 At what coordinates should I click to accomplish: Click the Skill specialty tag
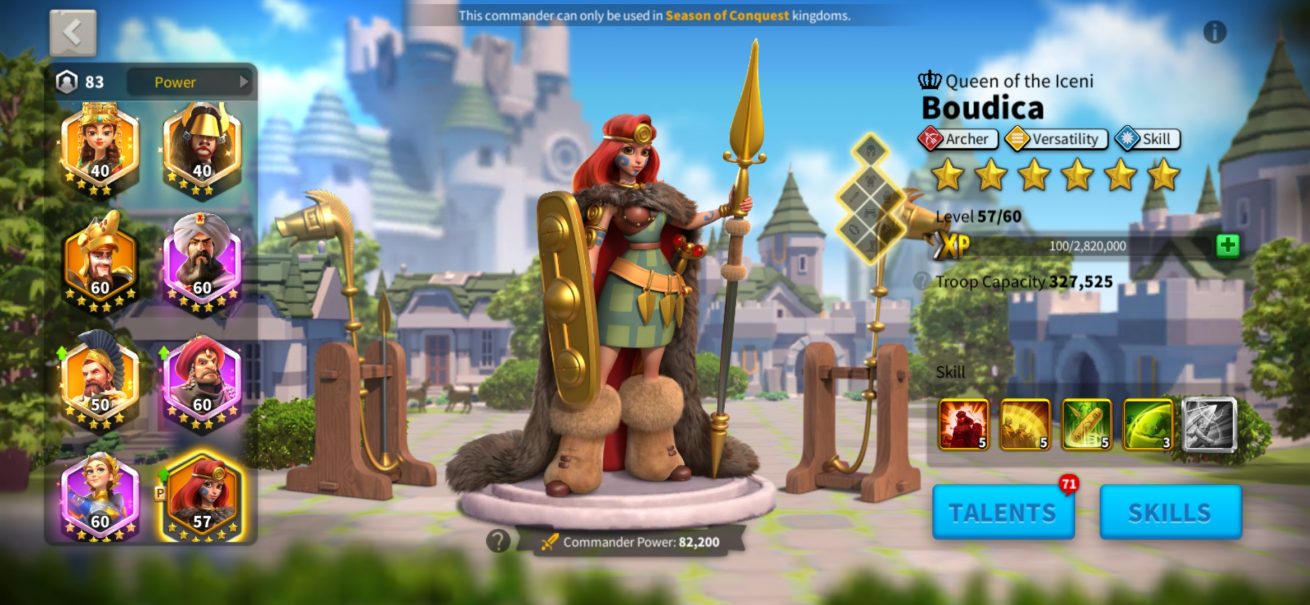click(x=1148, y=139)
